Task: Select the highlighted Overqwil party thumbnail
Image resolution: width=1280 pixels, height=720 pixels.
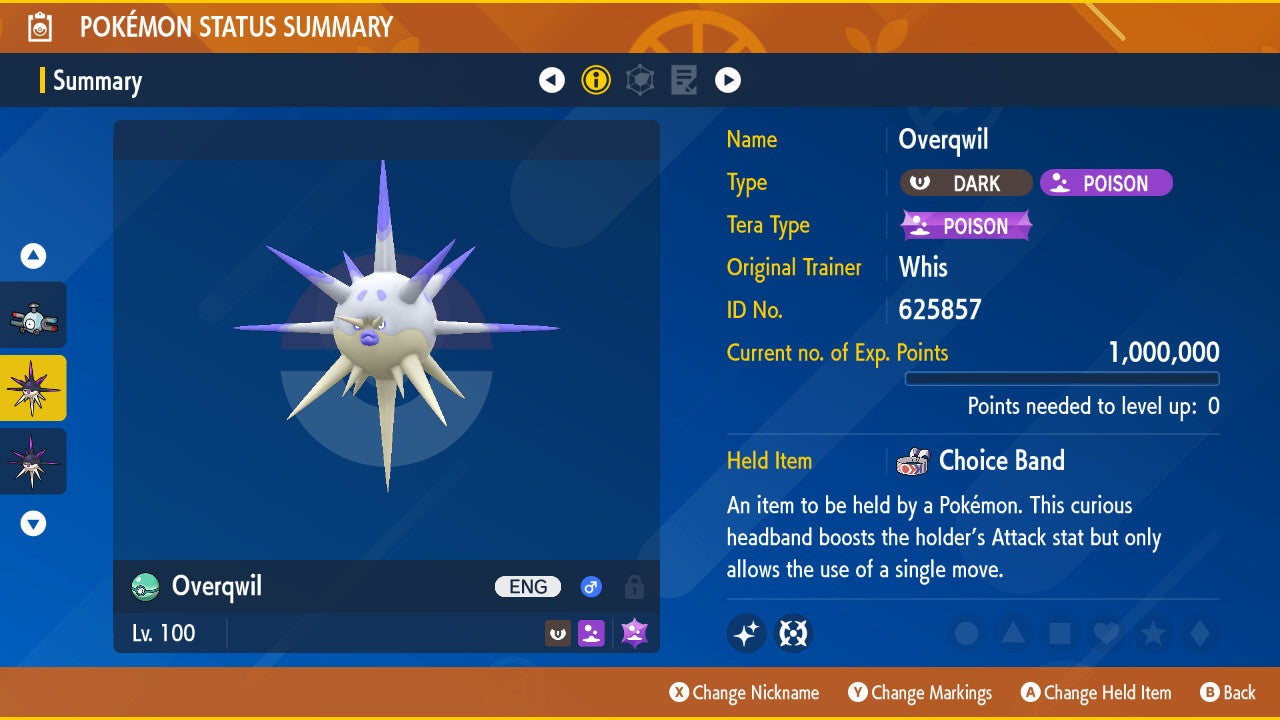Action: (x=33, y=388)
